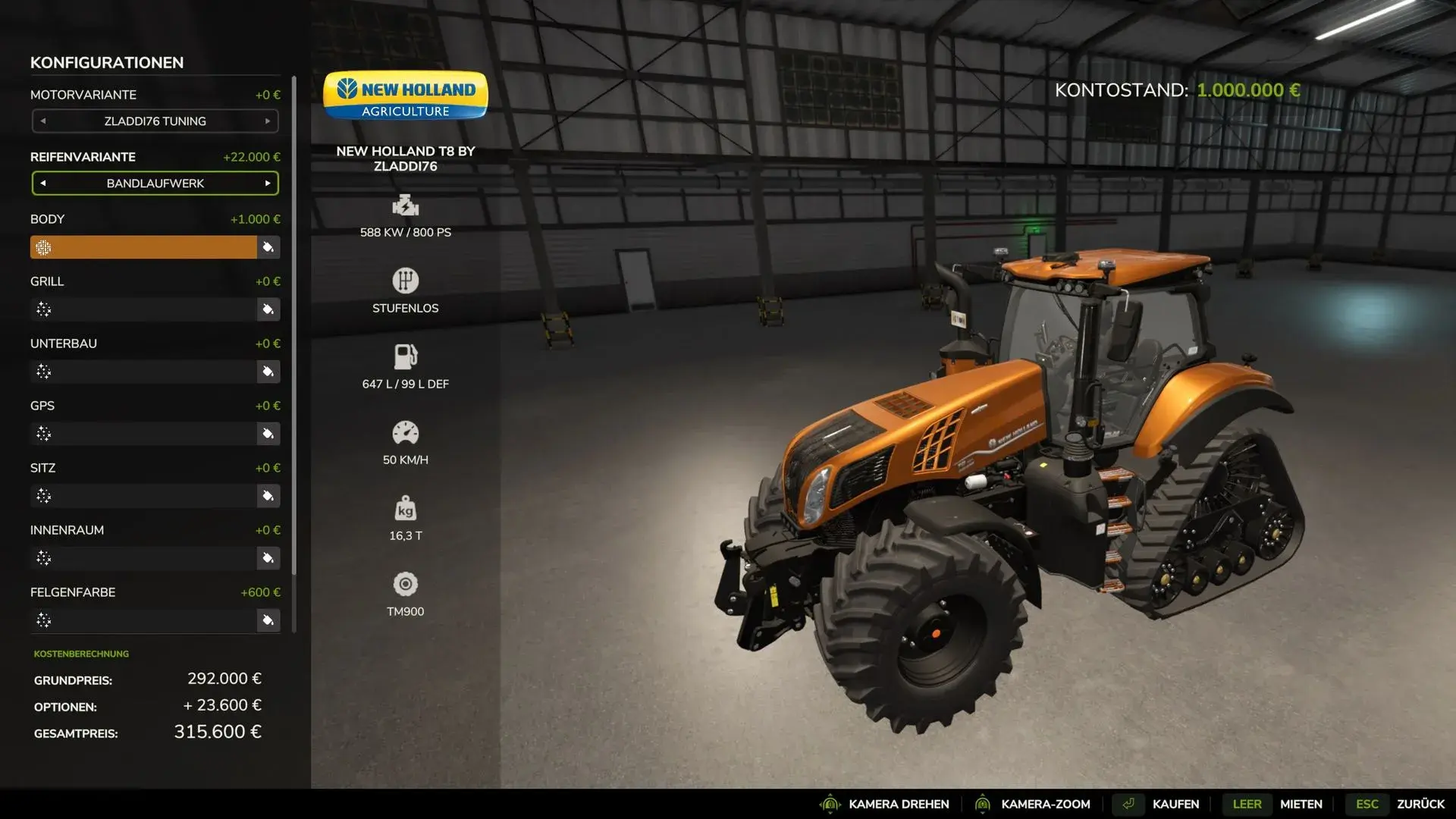1456x819 pixels.
Task: Open the Unterbau color picker
Action: (x=268, y=372)
